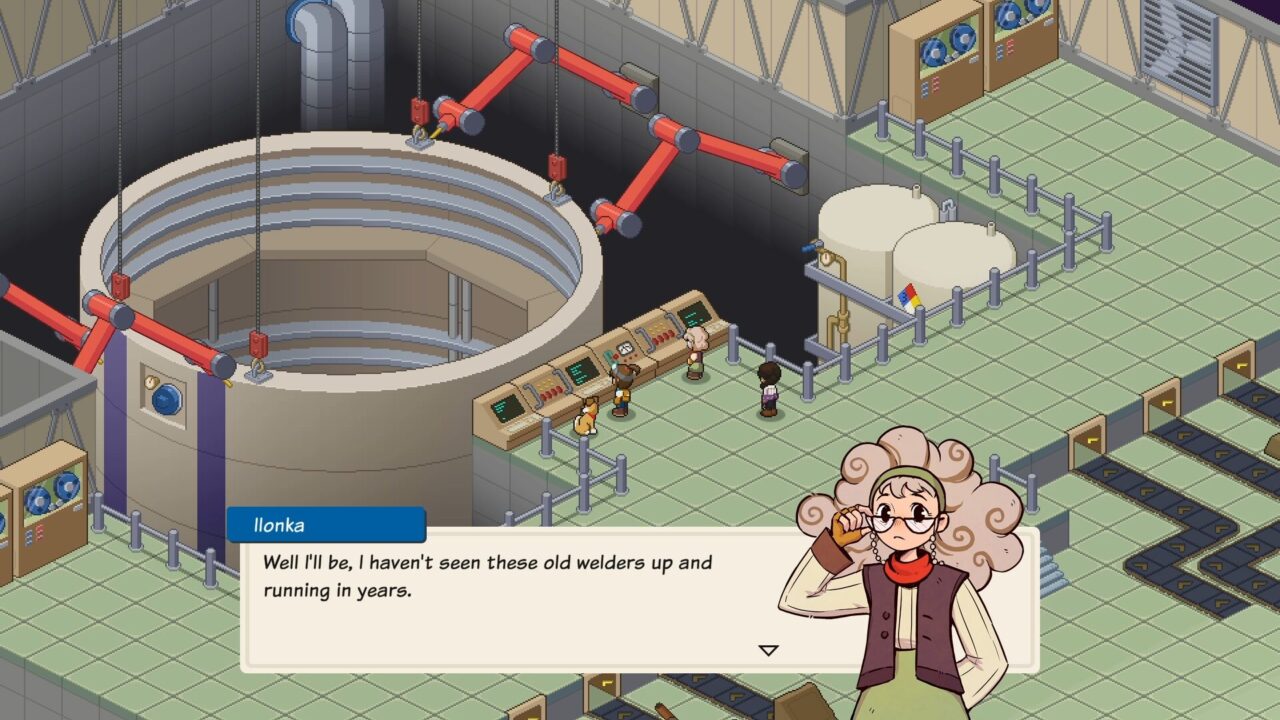
Task: Click the blue porthole dial on the silo hatch
Action: tap(165, 400)
